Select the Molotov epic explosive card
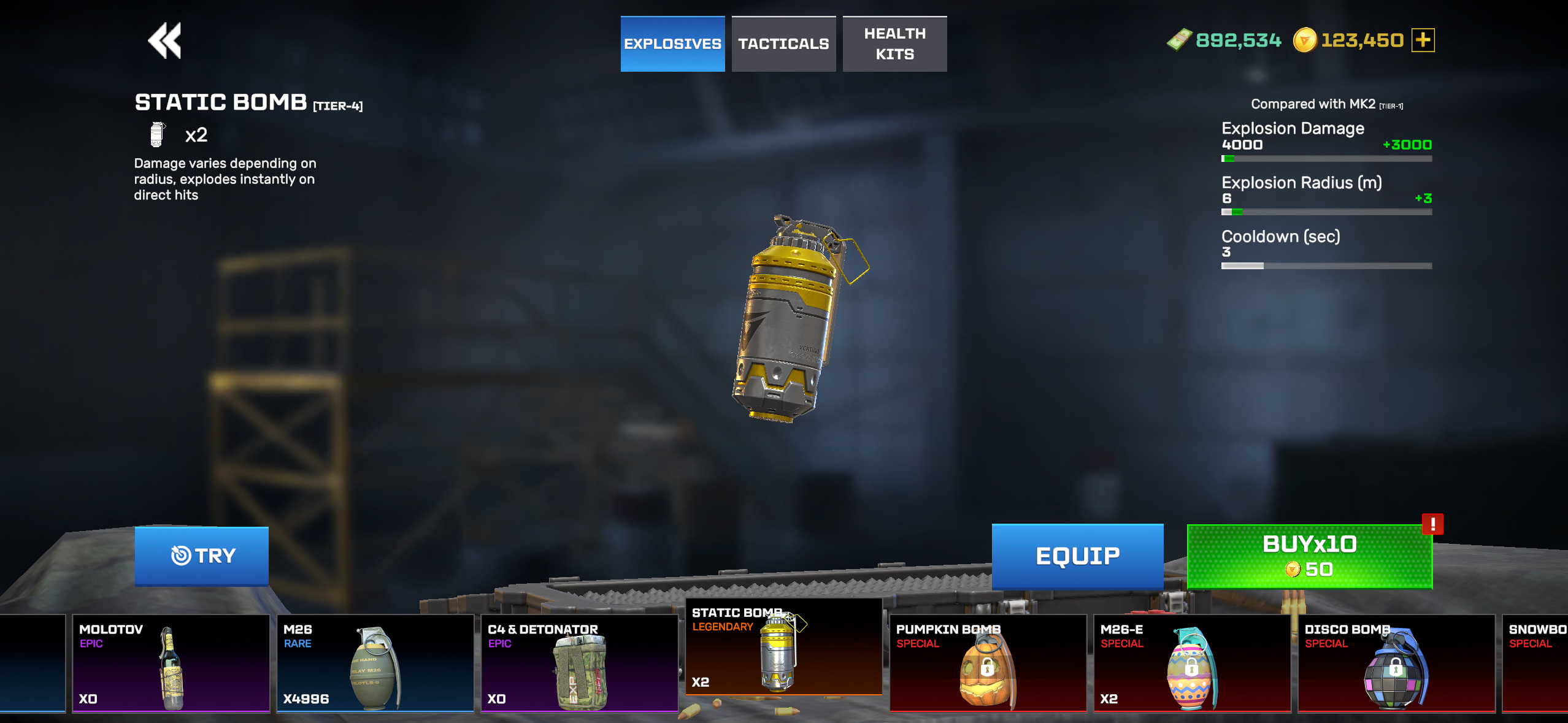 click(x=171, y=664)
